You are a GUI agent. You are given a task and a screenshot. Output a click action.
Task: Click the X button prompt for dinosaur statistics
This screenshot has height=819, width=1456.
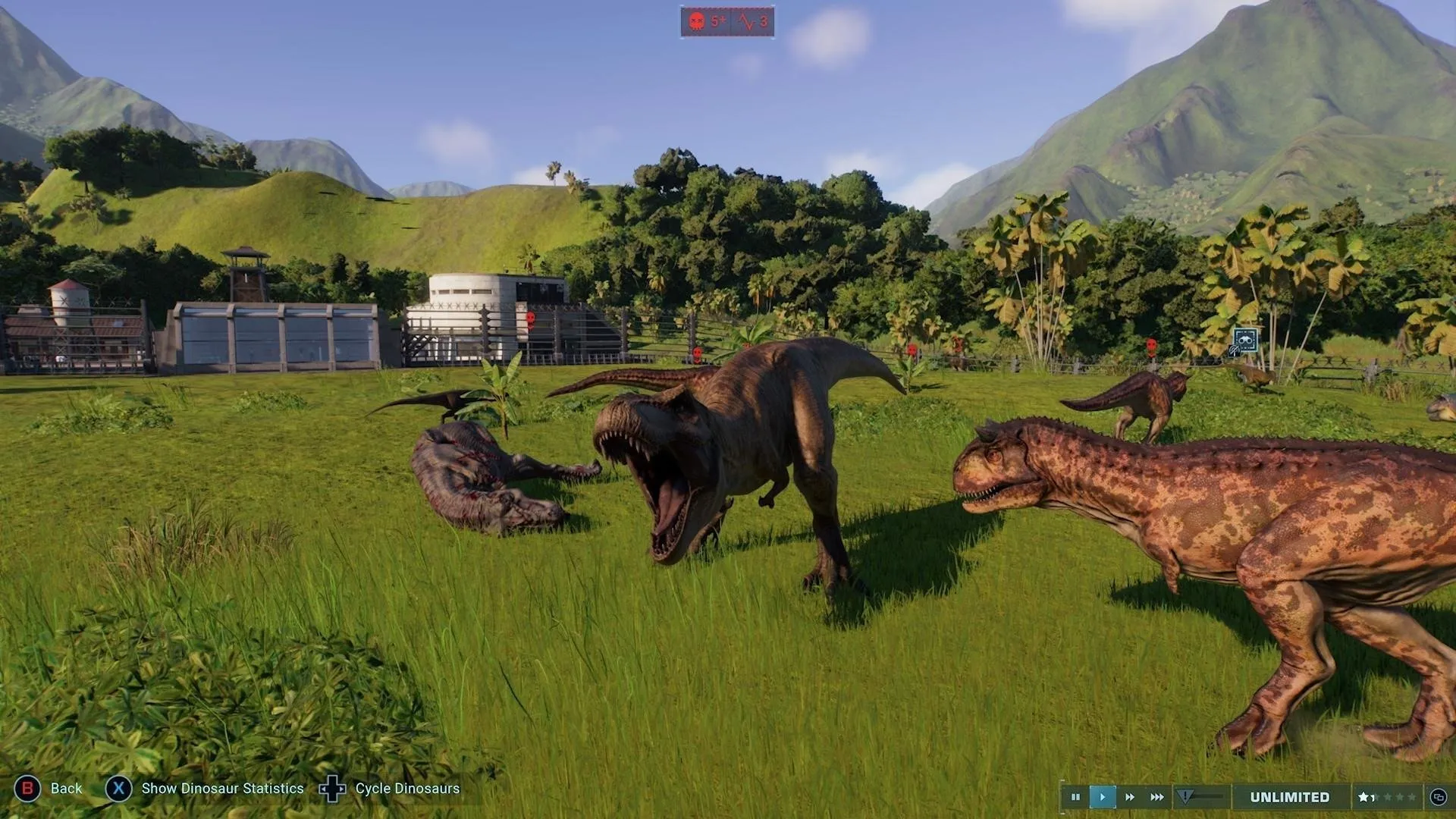(x=118, y=788)
